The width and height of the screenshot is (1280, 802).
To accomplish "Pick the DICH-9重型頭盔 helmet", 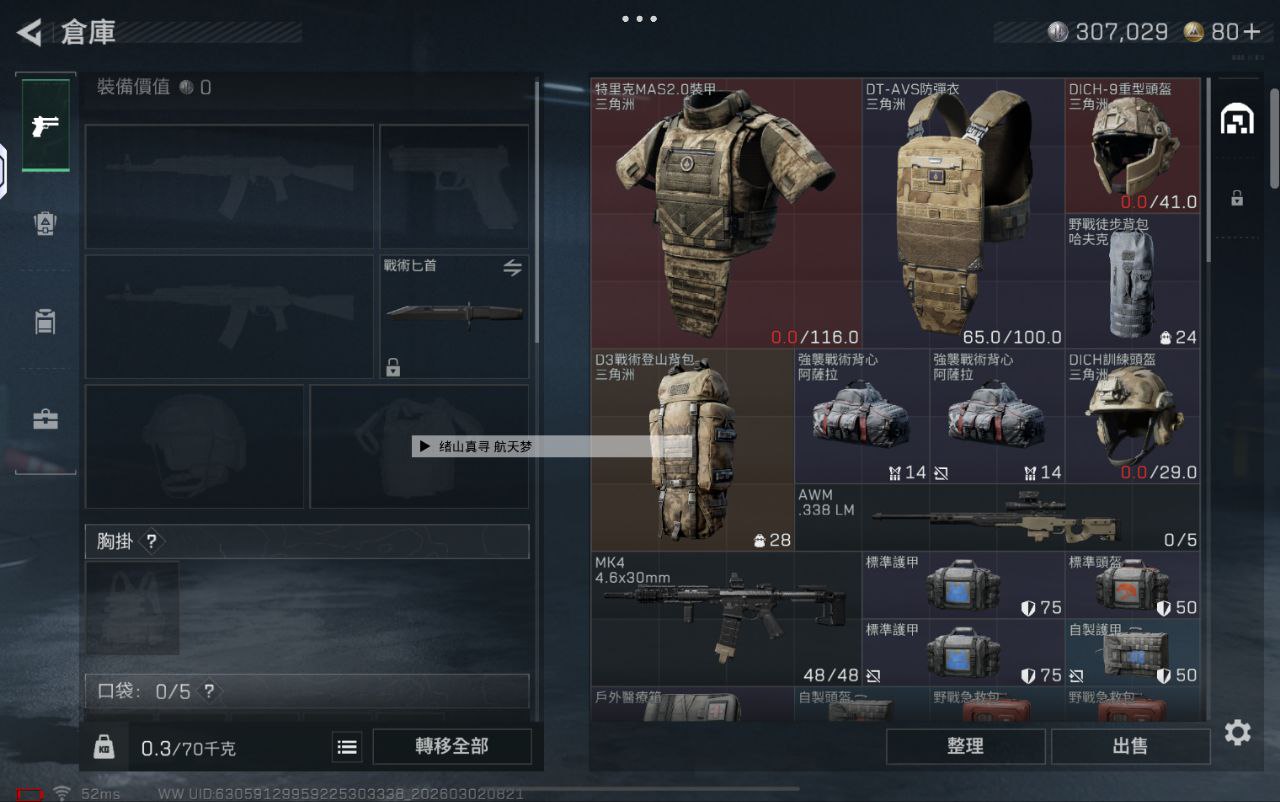I will pos(1132,146).
